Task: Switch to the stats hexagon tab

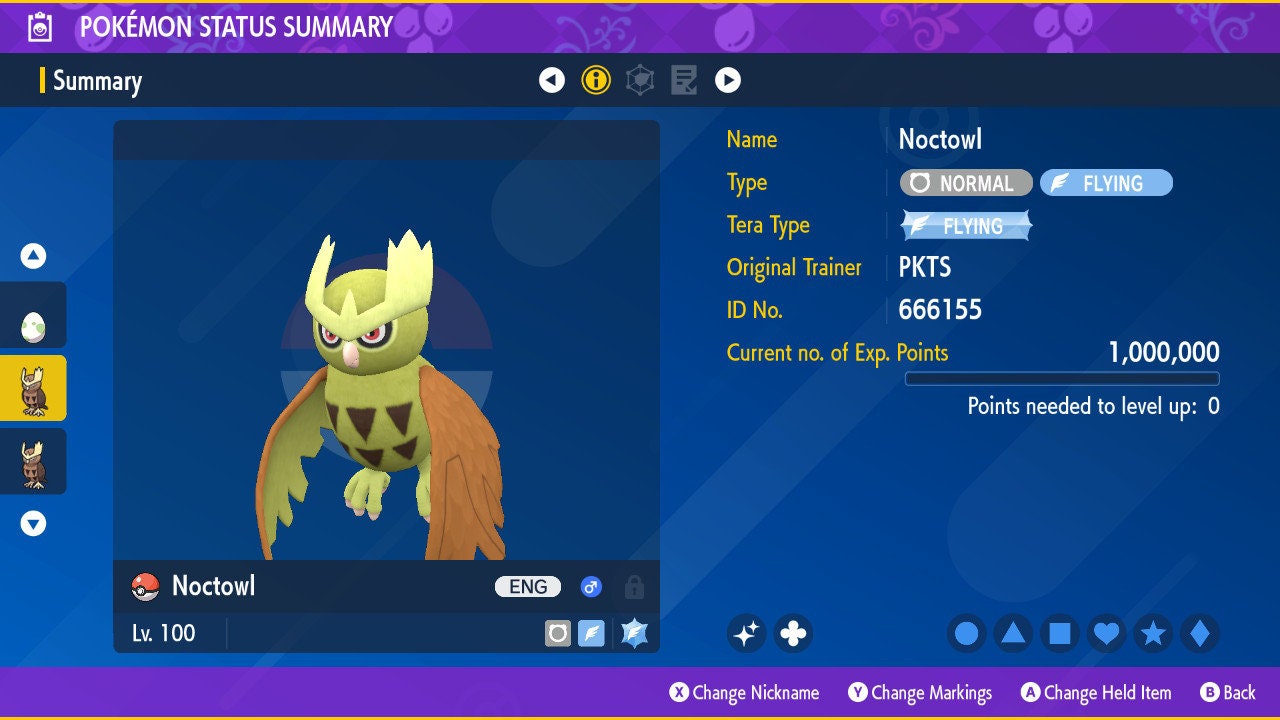Action: [640, 80]
